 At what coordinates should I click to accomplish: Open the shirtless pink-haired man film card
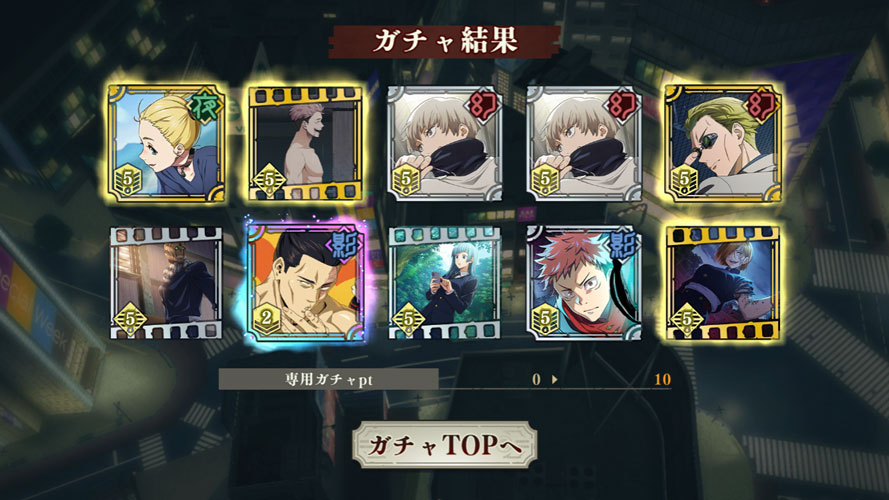click(x=304, y=143)
